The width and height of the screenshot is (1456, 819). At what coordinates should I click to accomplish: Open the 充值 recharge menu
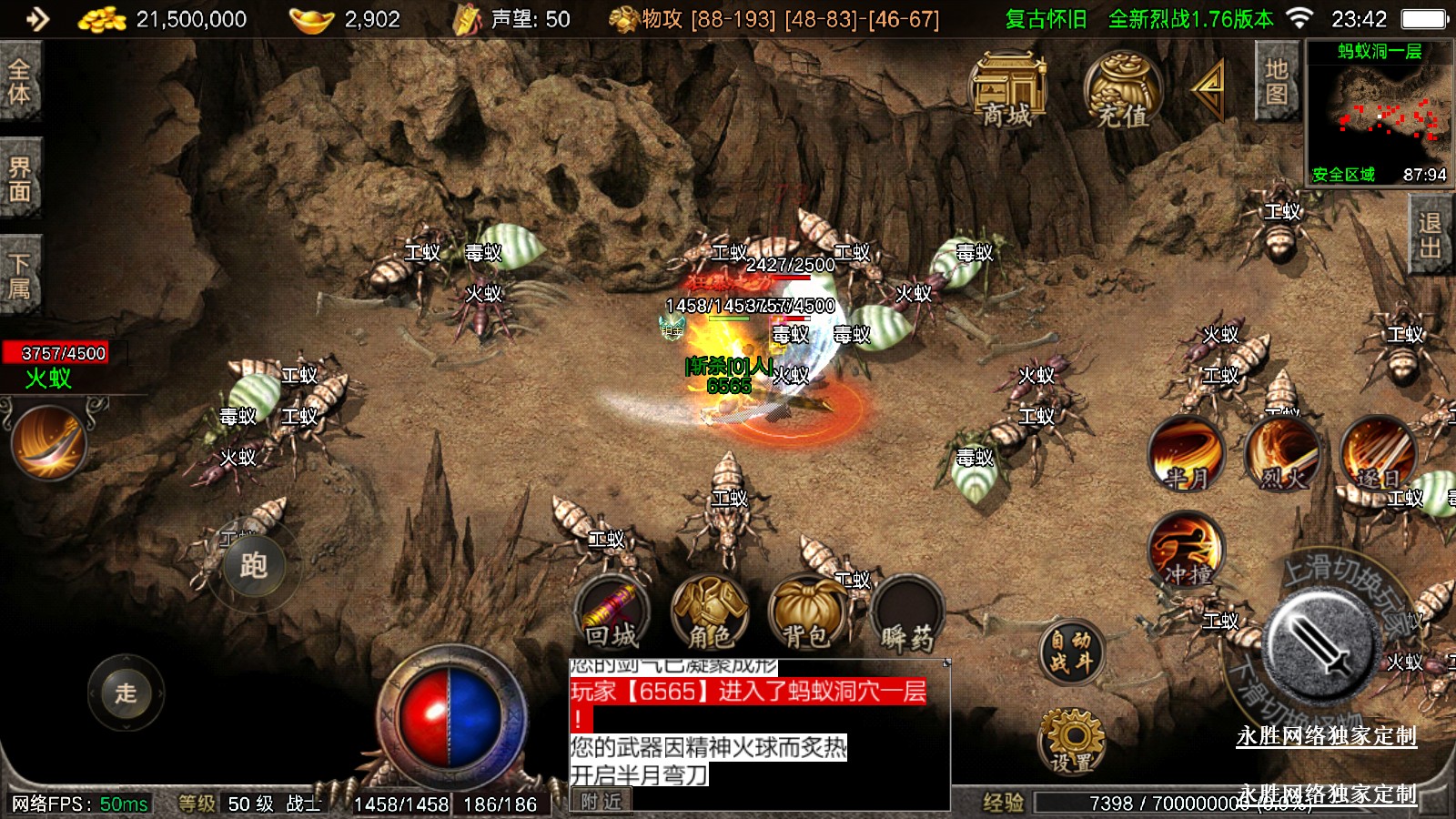1122,89
